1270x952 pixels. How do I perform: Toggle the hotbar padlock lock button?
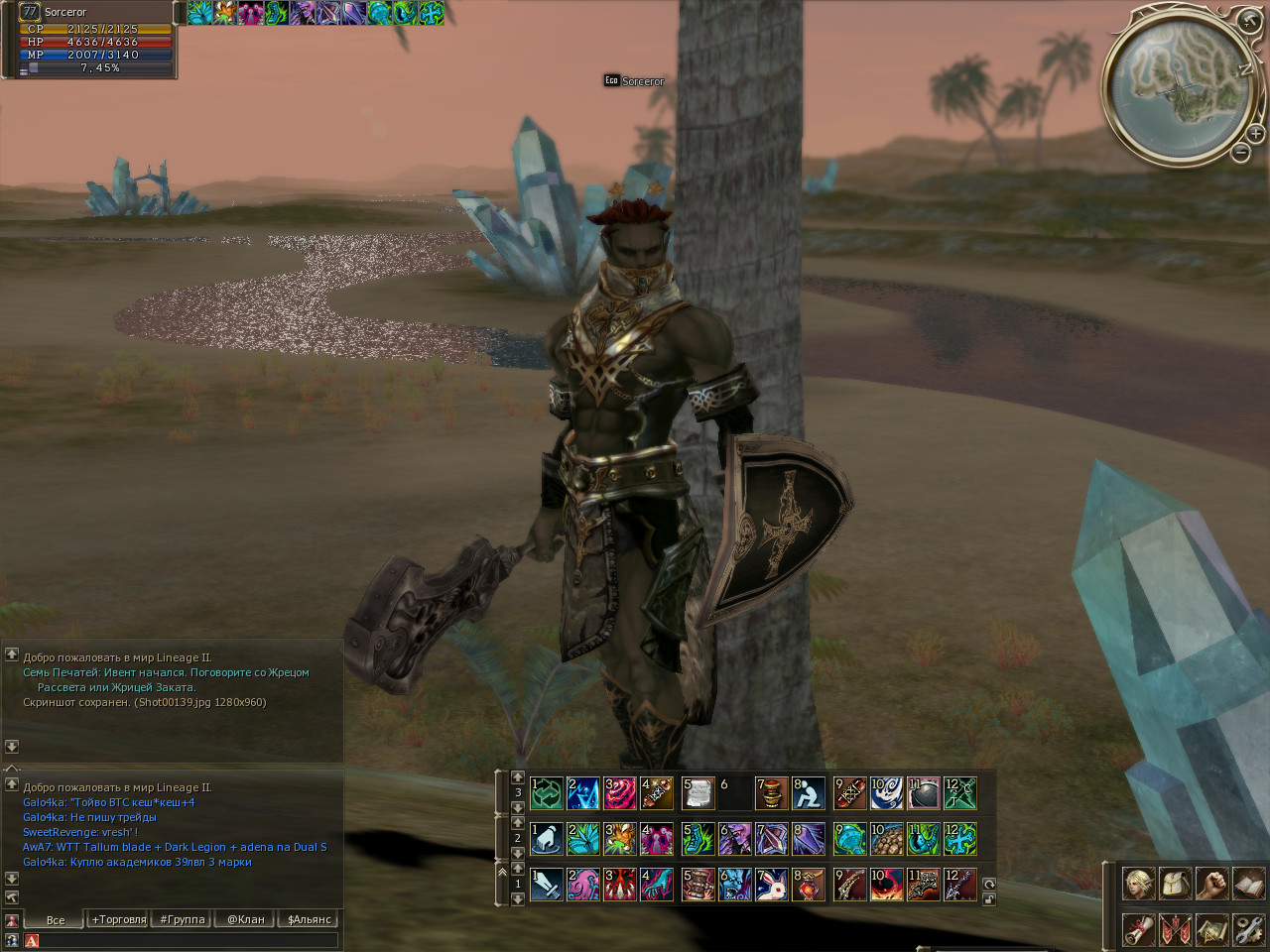coord(989,898)
